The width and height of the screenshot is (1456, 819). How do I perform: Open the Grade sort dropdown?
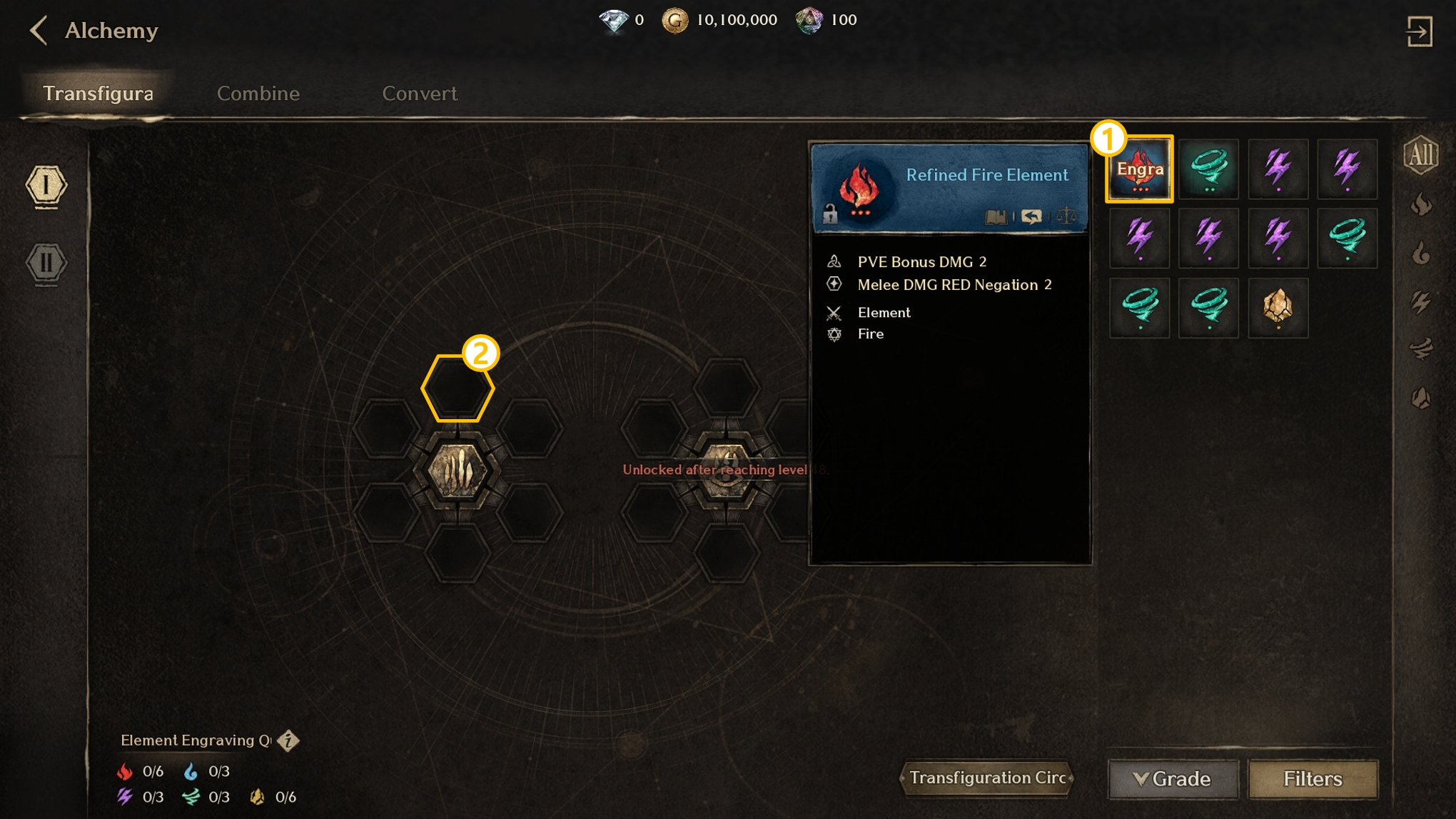pos(1173,778)
